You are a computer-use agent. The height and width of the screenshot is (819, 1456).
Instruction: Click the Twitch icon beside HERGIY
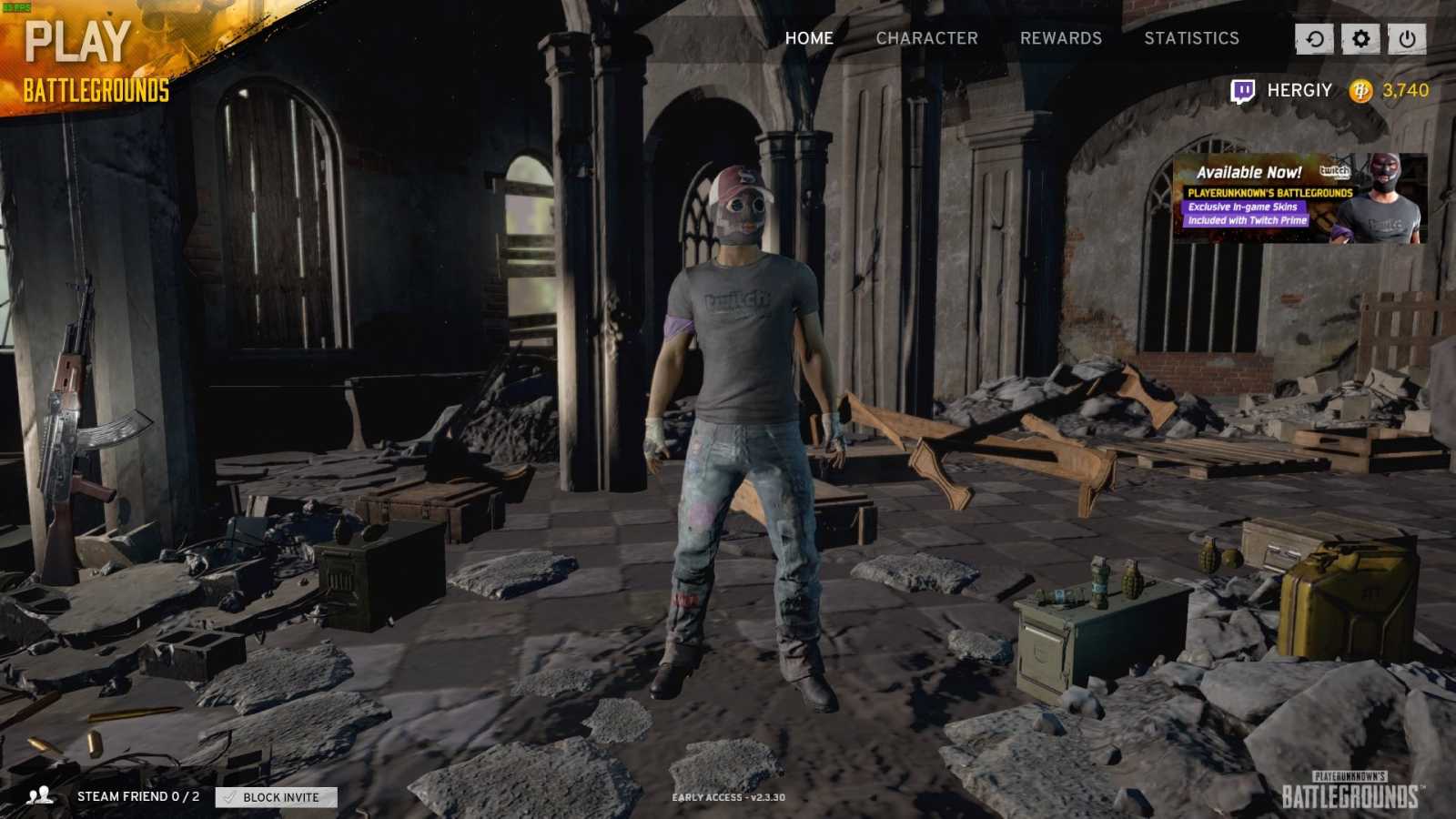tap(1241, 89)
